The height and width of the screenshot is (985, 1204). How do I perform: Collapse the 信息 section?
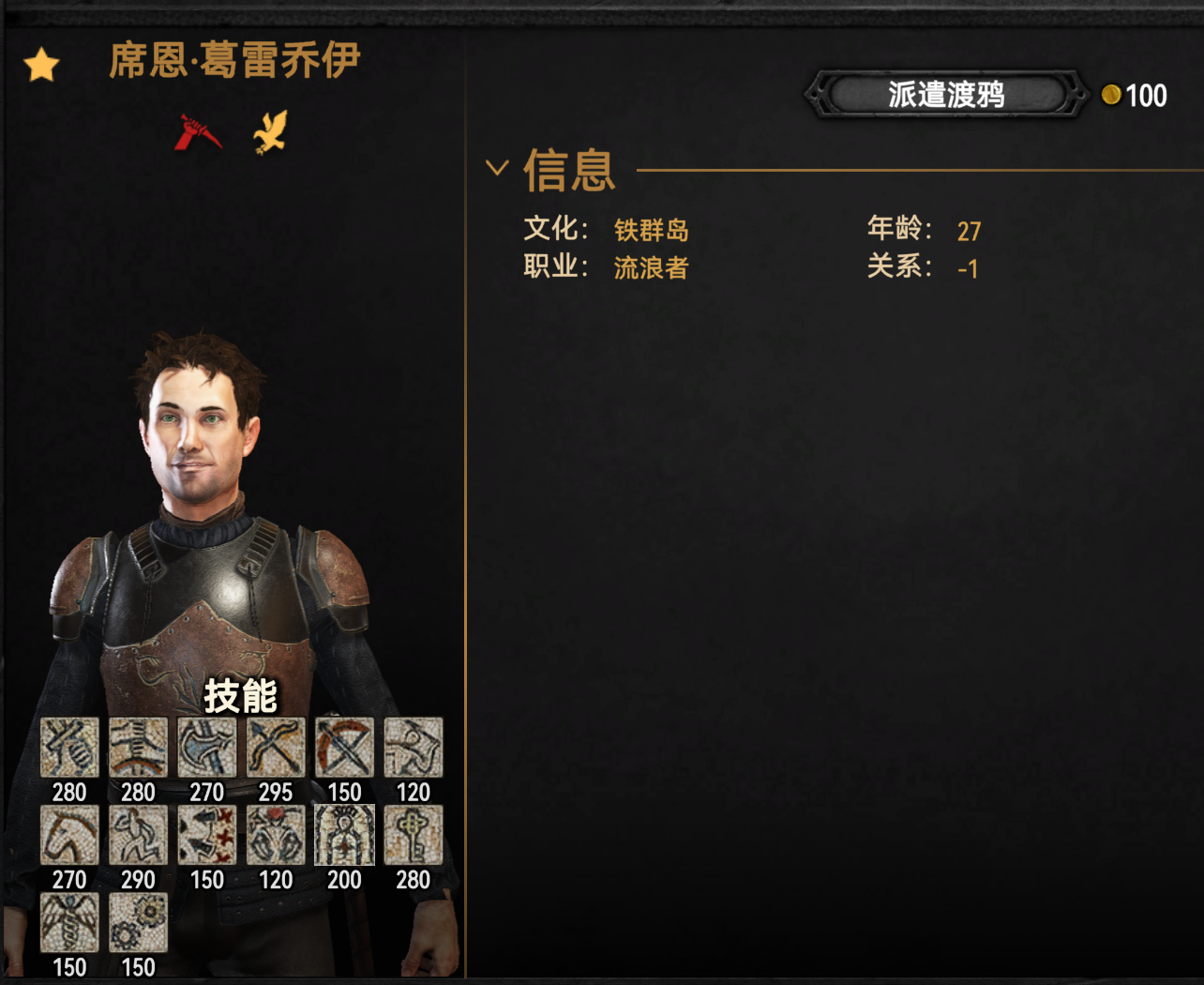point(497,169)
